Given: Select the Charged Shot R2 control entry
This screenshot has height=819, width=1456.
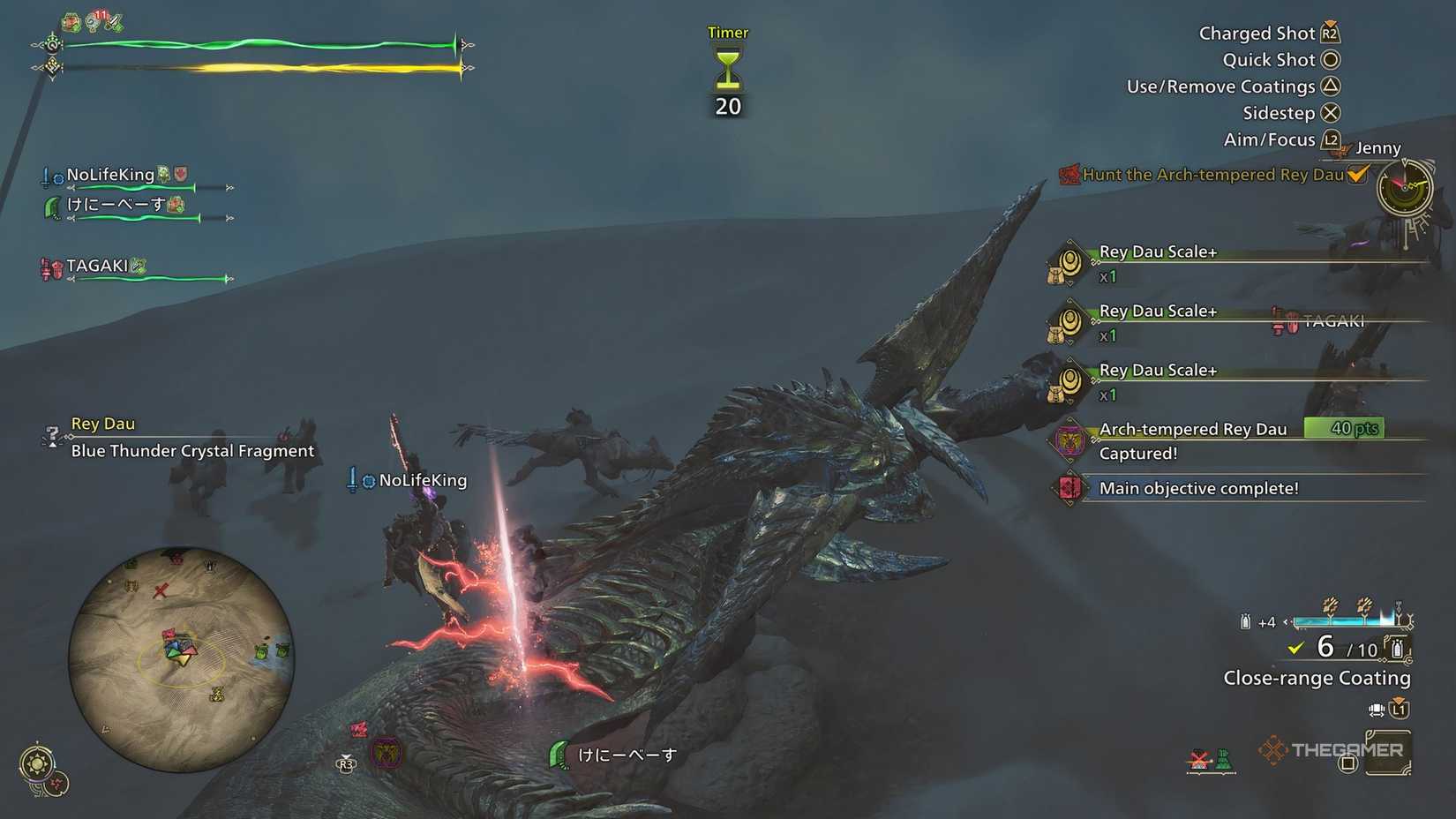Looking at the screenshot, I should pyautogui.click(x=1331, y=33).
